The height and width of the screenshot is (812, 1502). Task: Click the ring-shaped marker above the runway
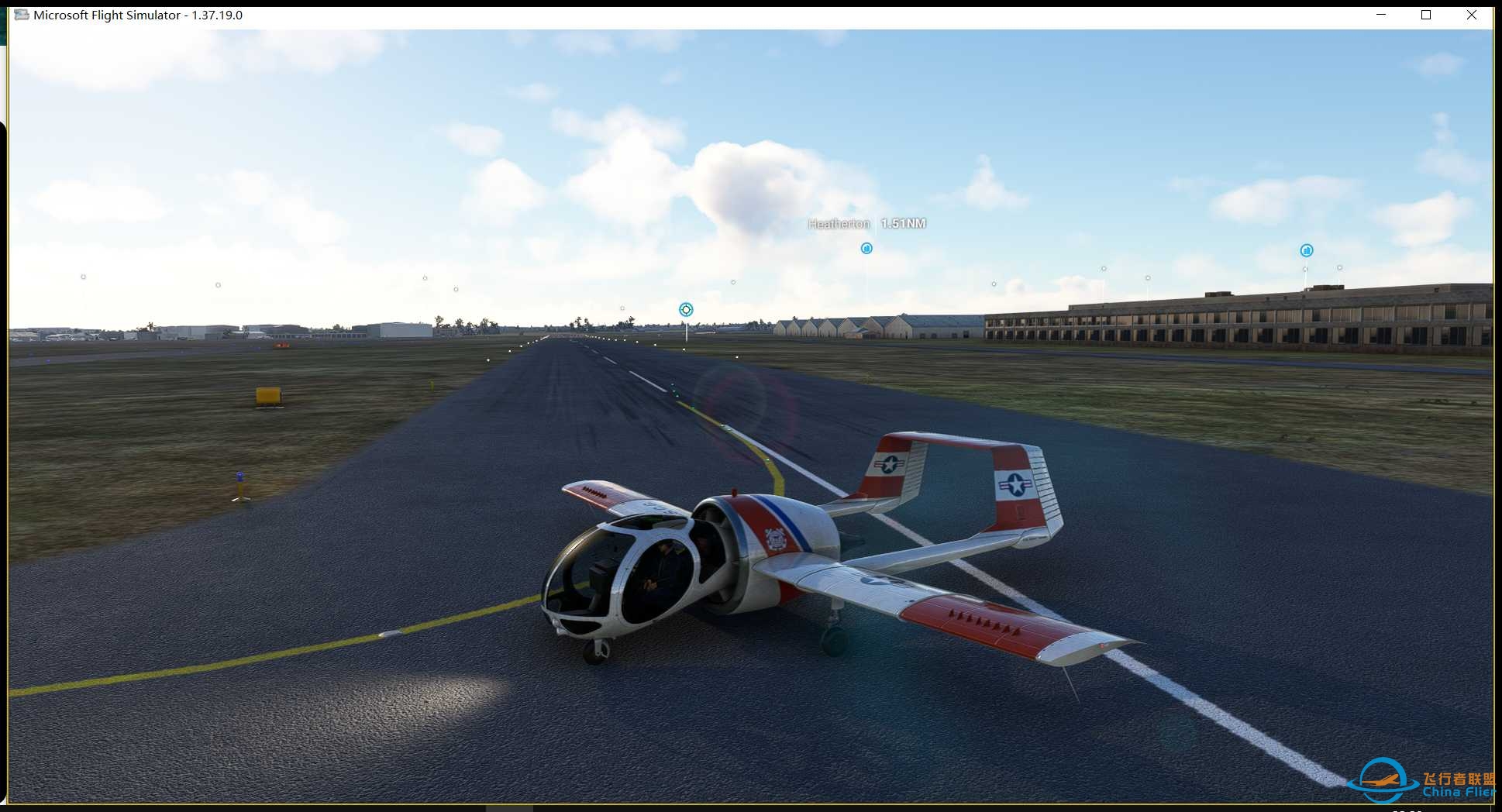point(686,310)
